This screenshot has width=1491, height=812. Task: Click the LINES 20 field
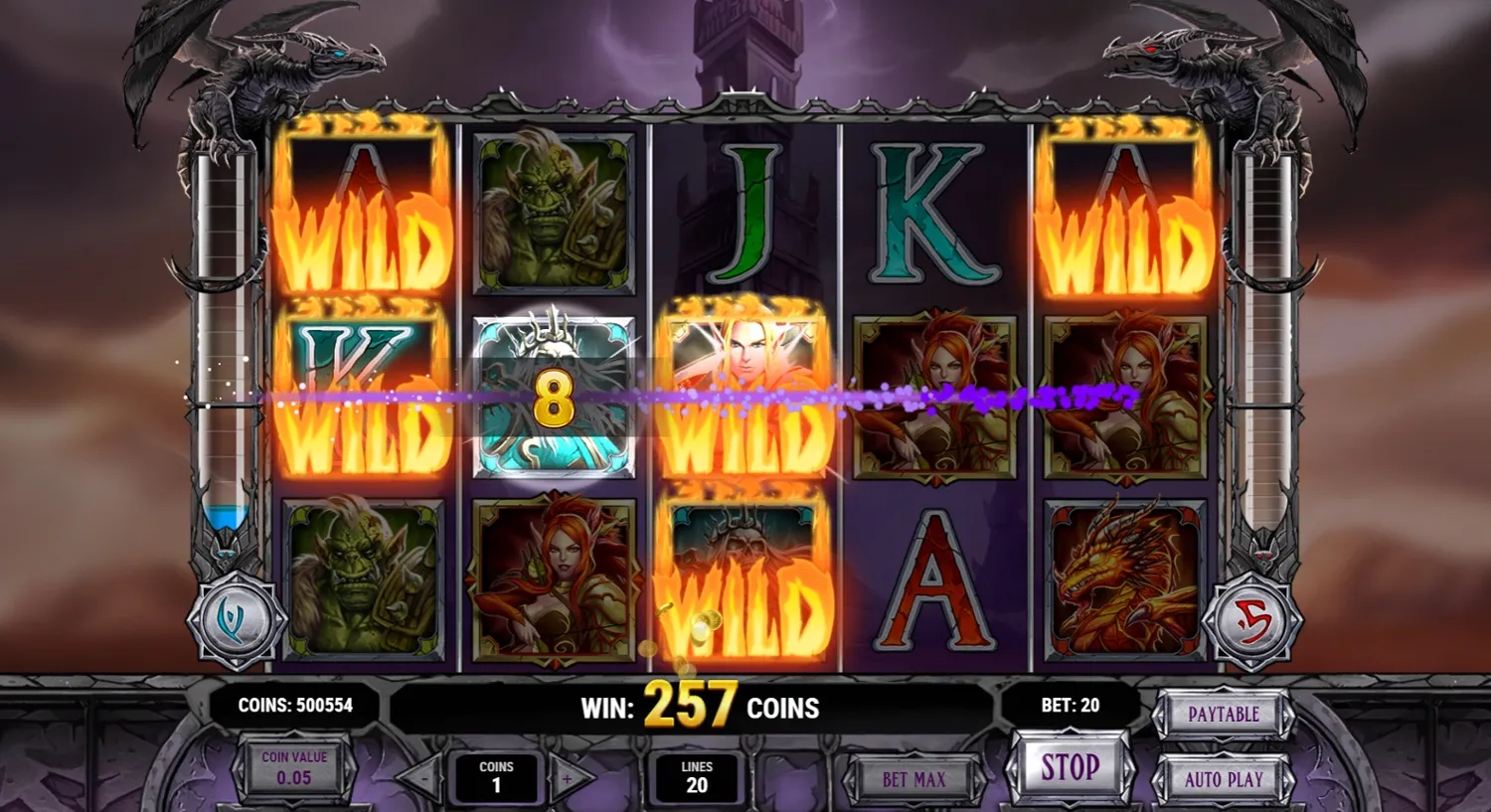point(697,777)
